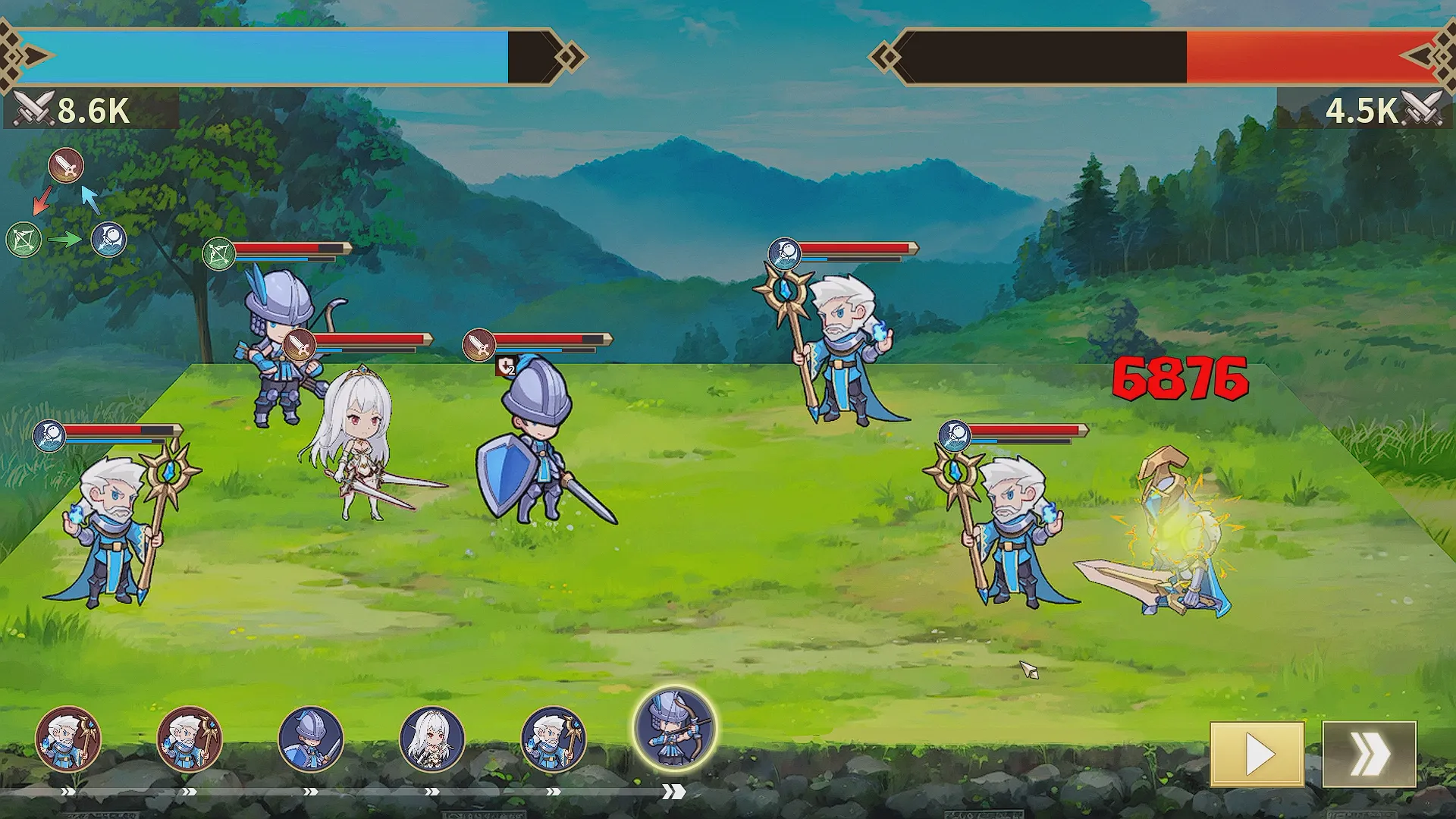Skip the battle with the double-arrow button

(1369, 754)
